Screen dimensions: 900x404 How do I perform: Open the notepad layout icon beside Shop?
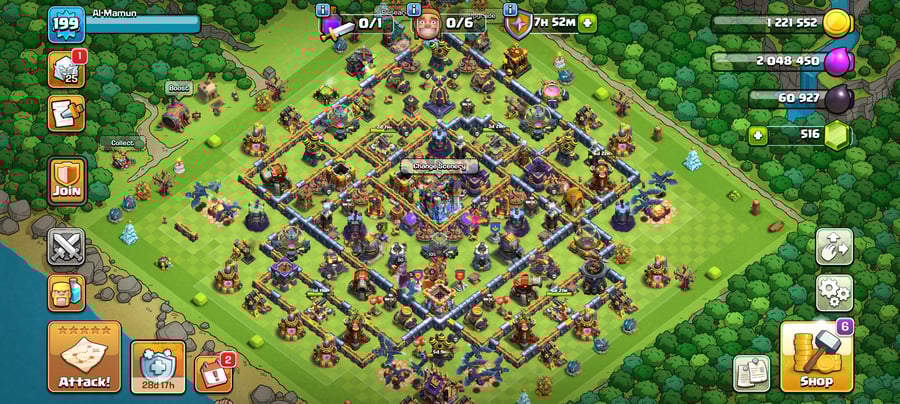tap(751, 372)
